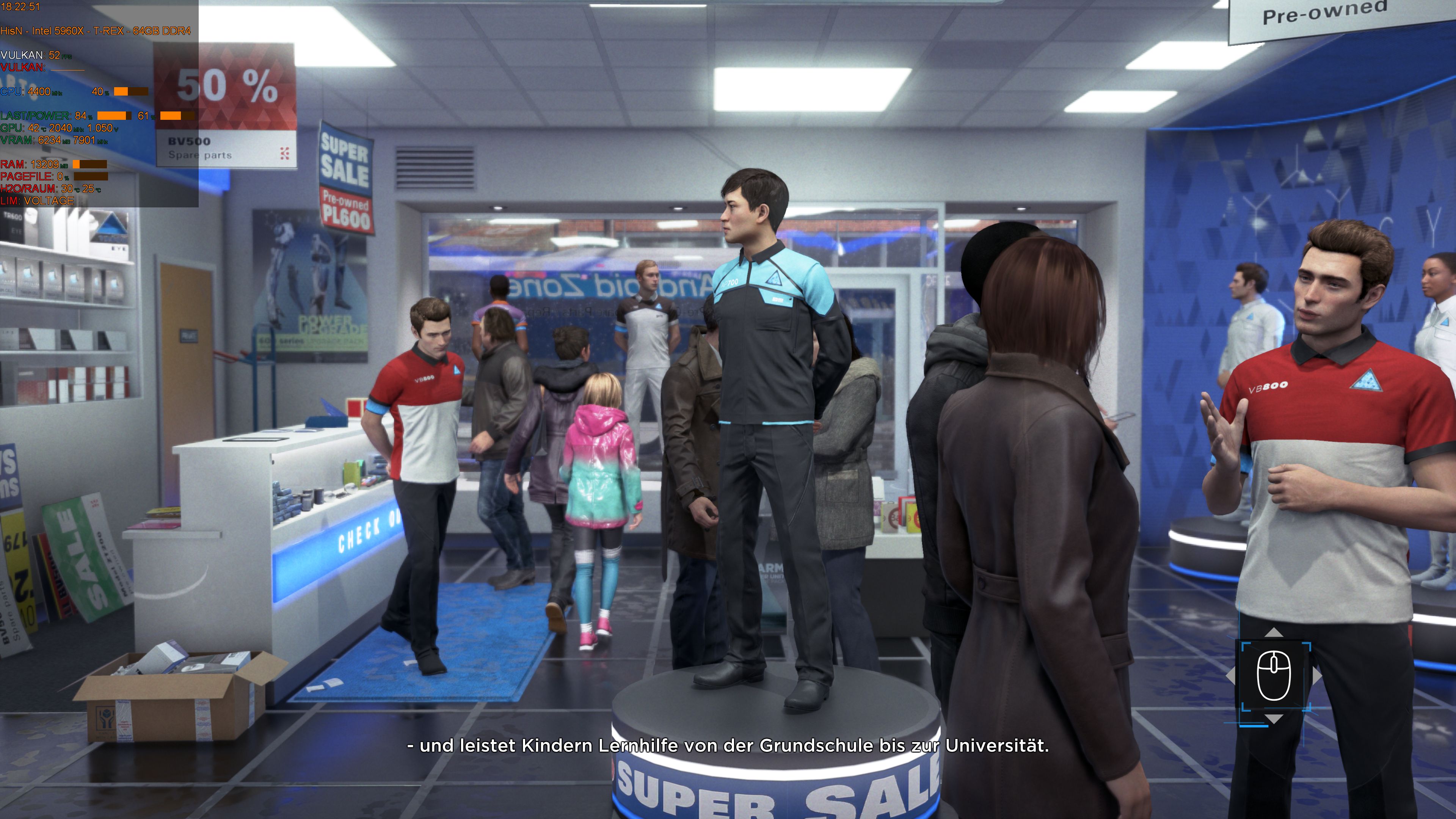Click the up arrow above the mouse prompt

coord(1274,632)
